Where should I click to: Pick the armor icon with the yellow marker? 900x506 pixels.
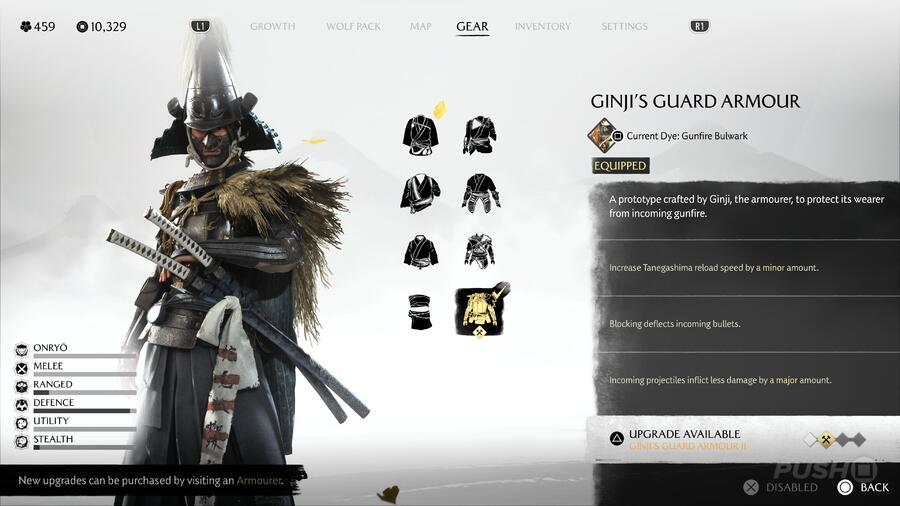point(421,133)
